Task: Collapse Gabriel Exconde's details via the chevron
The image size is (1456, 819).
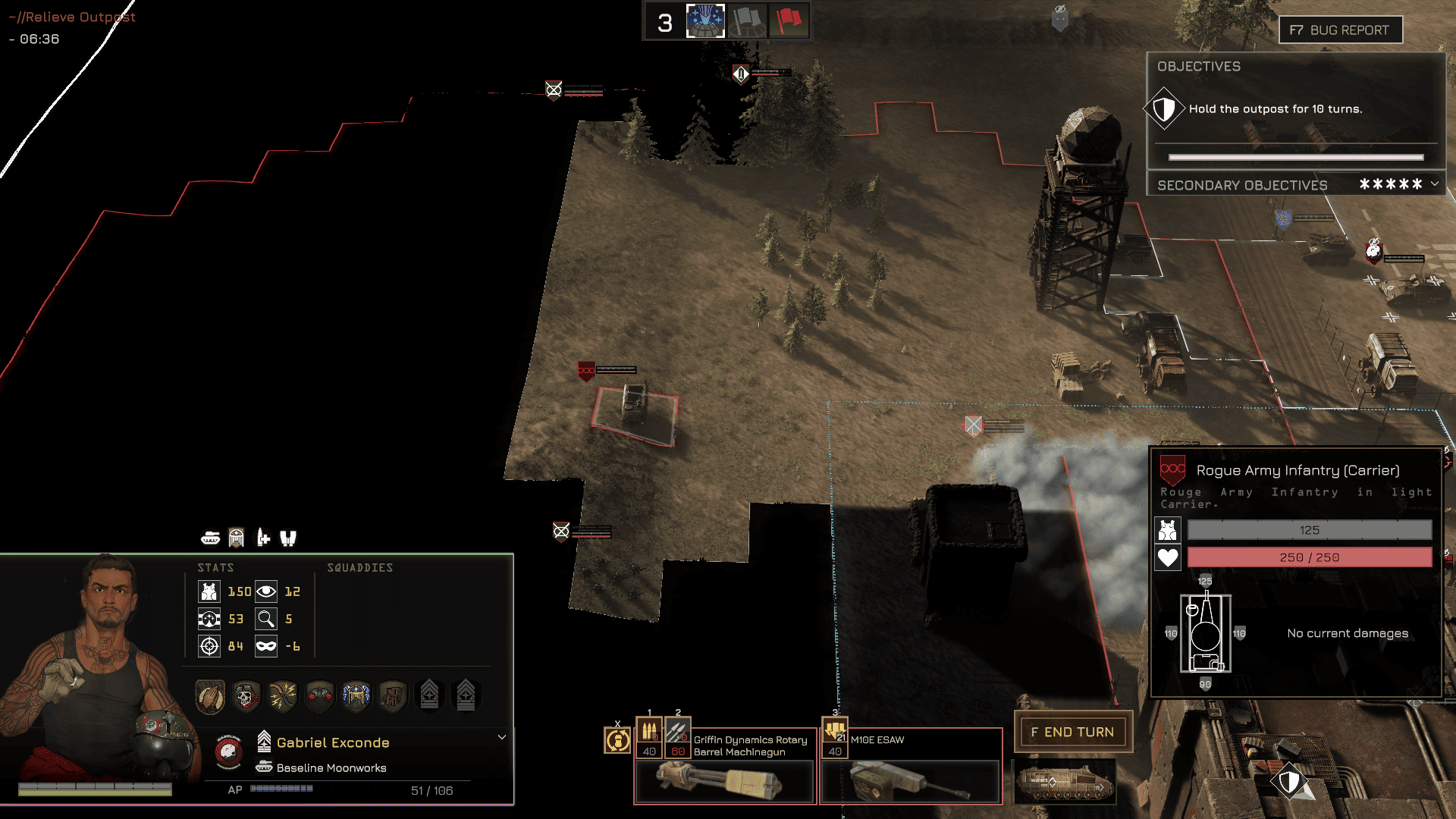Action: click(501, 736)
